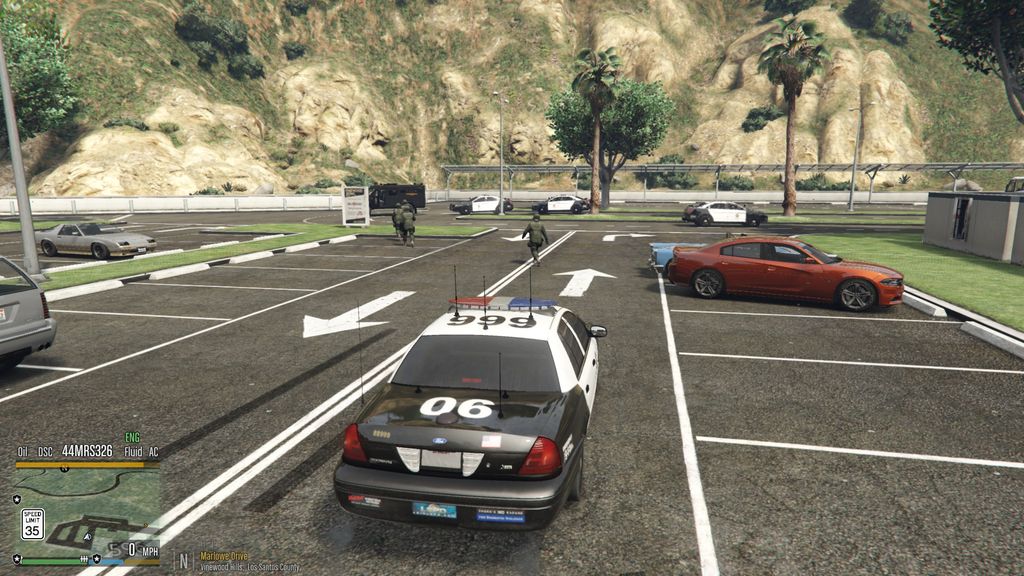Click the Fluid indicator label

coord(132,451)
